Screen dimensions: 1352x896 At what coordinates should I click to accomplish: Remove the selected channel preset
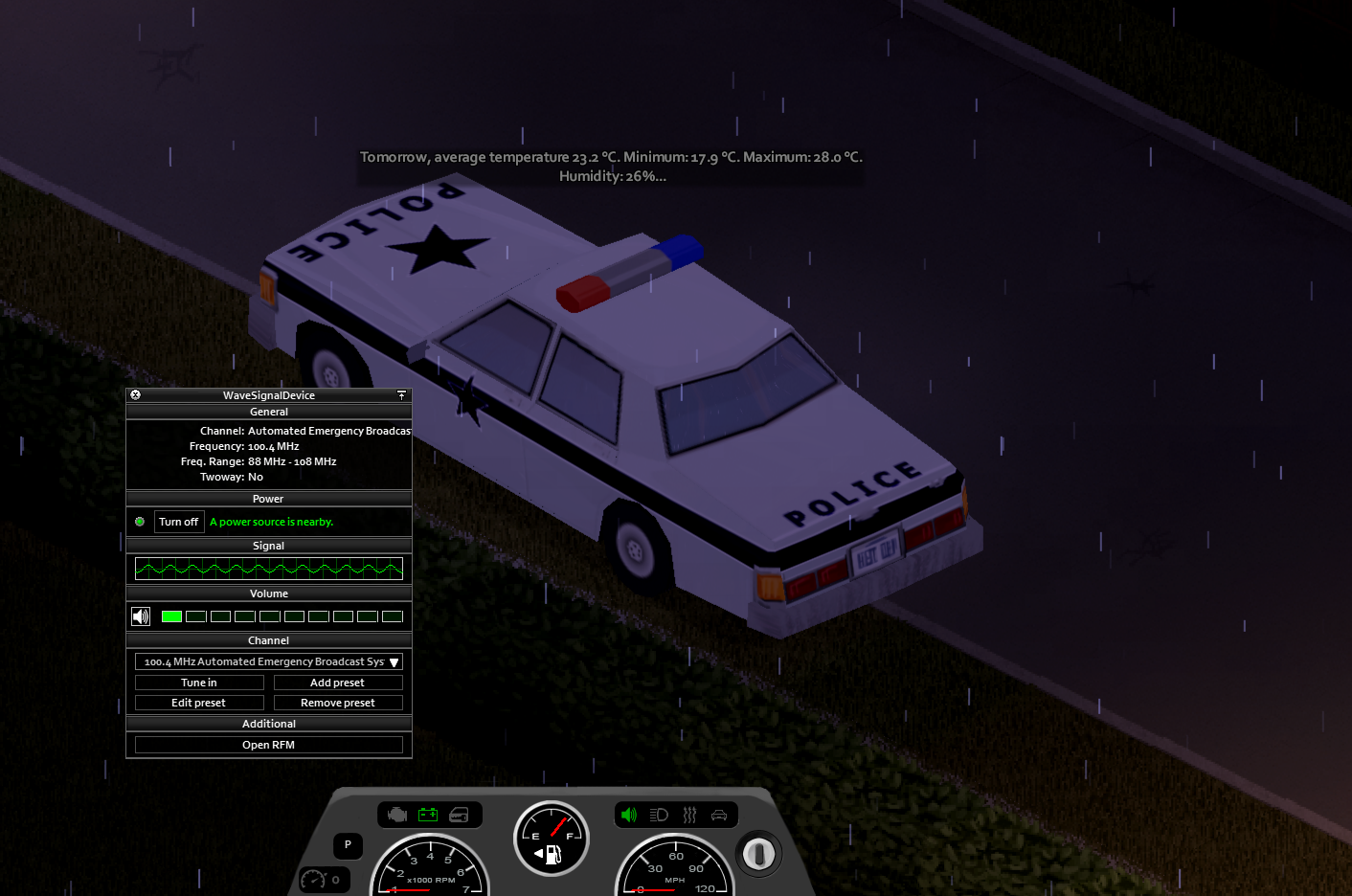click(338, 703)
